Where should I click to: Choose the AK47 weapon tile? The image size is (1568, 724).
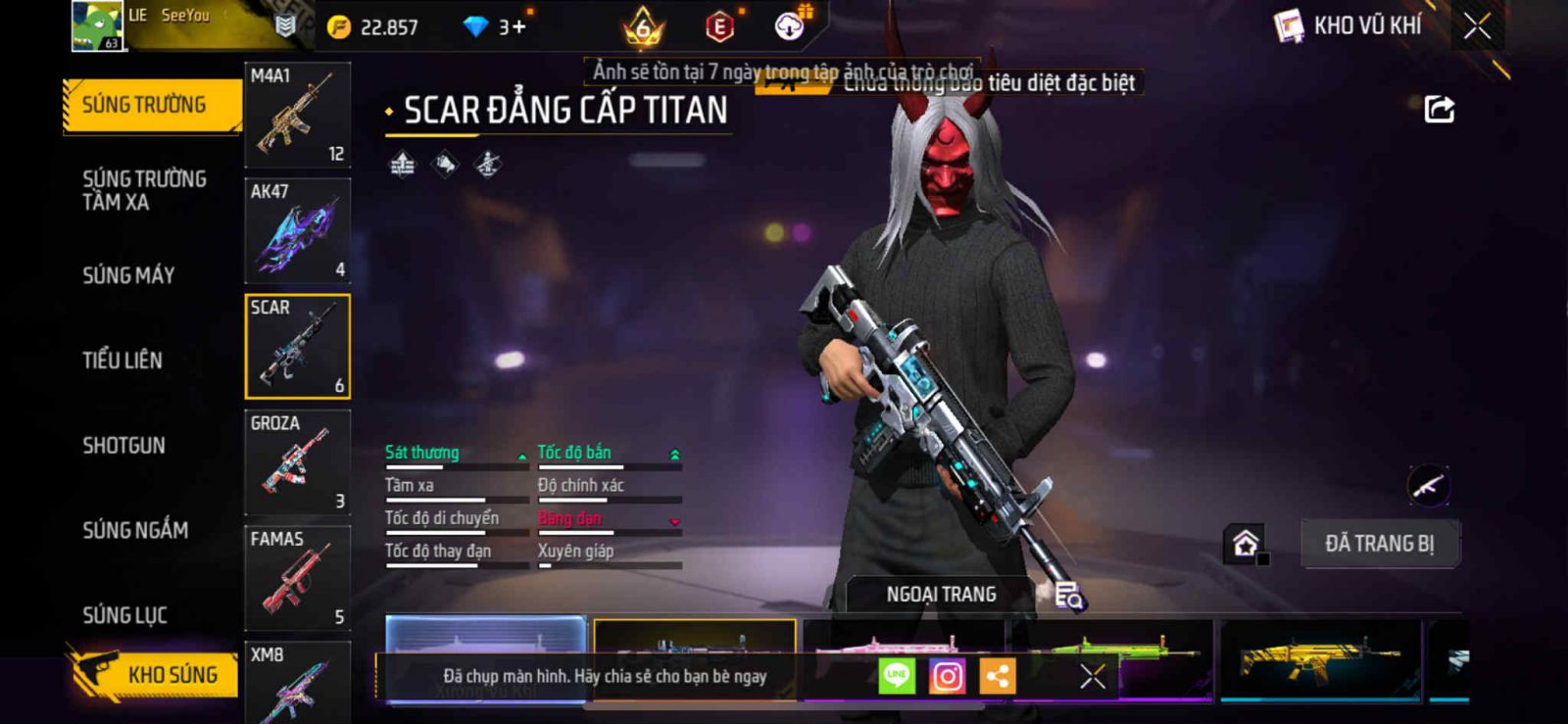[x=297, y=230]
